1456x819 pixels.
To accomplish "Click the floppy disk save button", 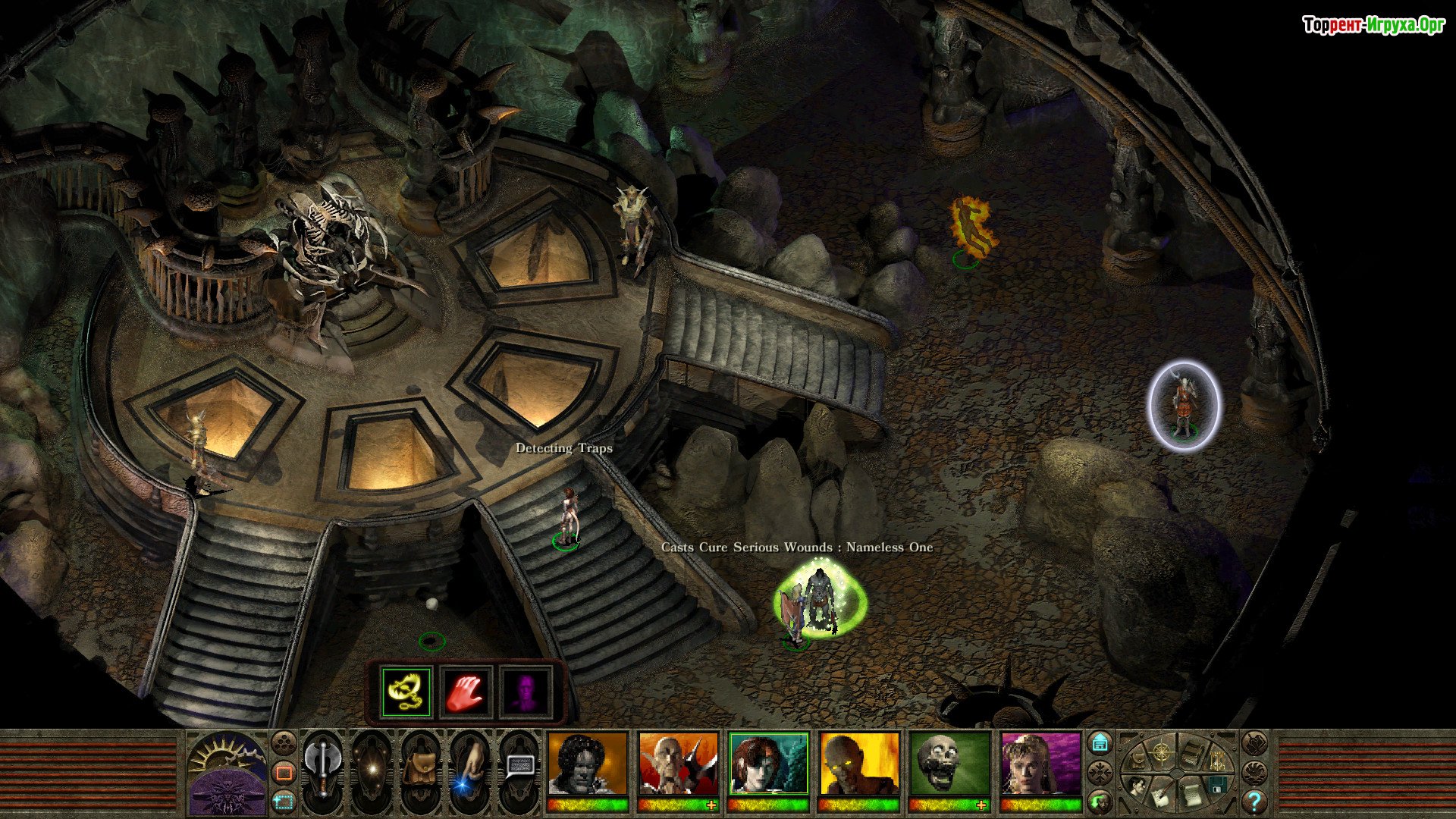I will 1217,785.
